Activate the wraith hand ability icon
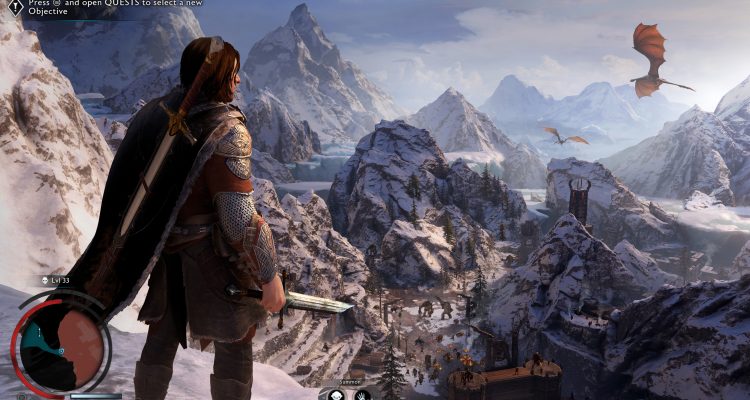 click(362, 394)
